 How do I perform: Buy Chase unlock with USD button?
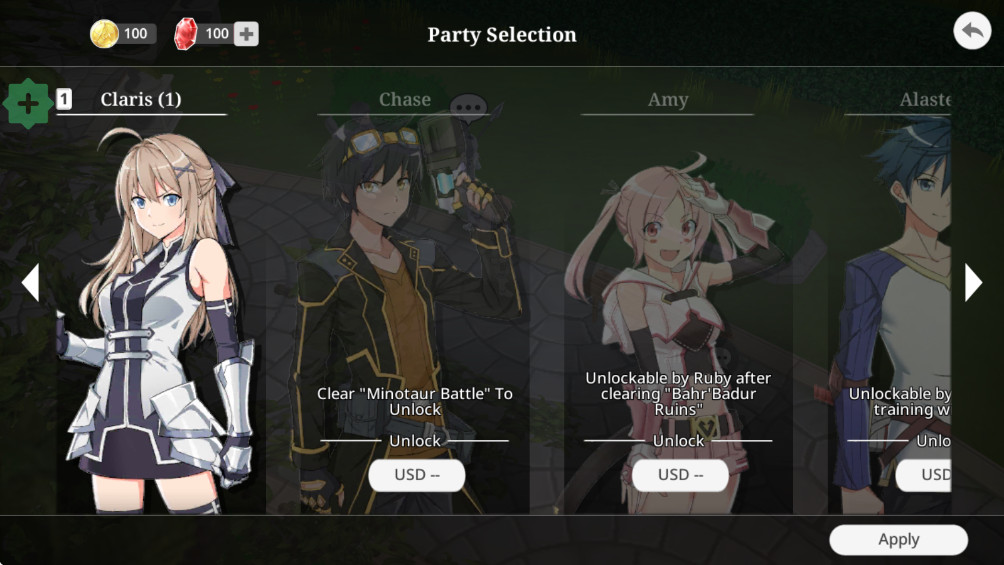point(416,475)
